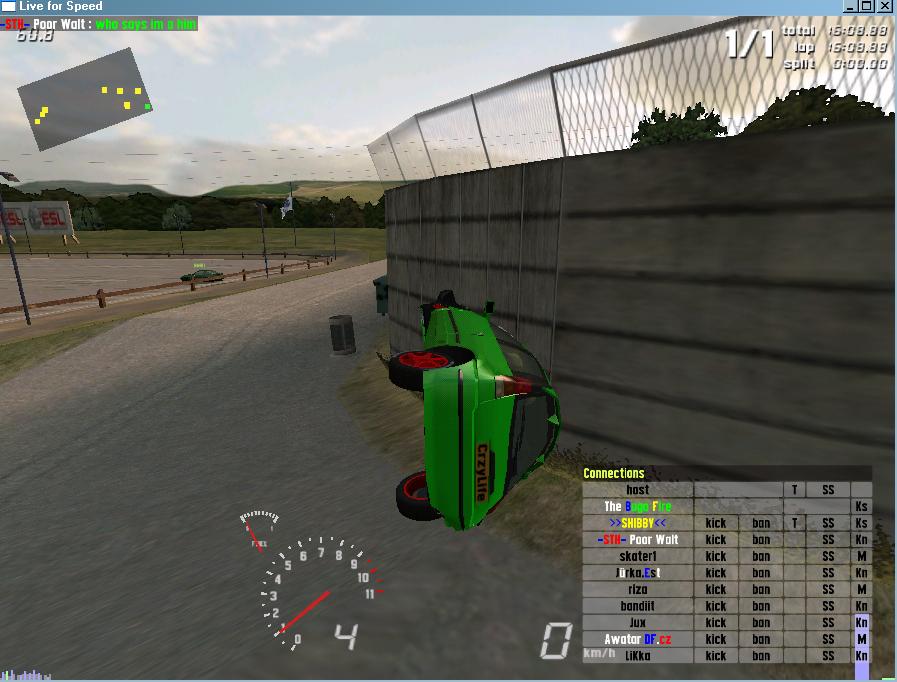Screen dimensions: 897x682
Task: Select The Bugo Fire connection row name
Action: tap(638, 507)
